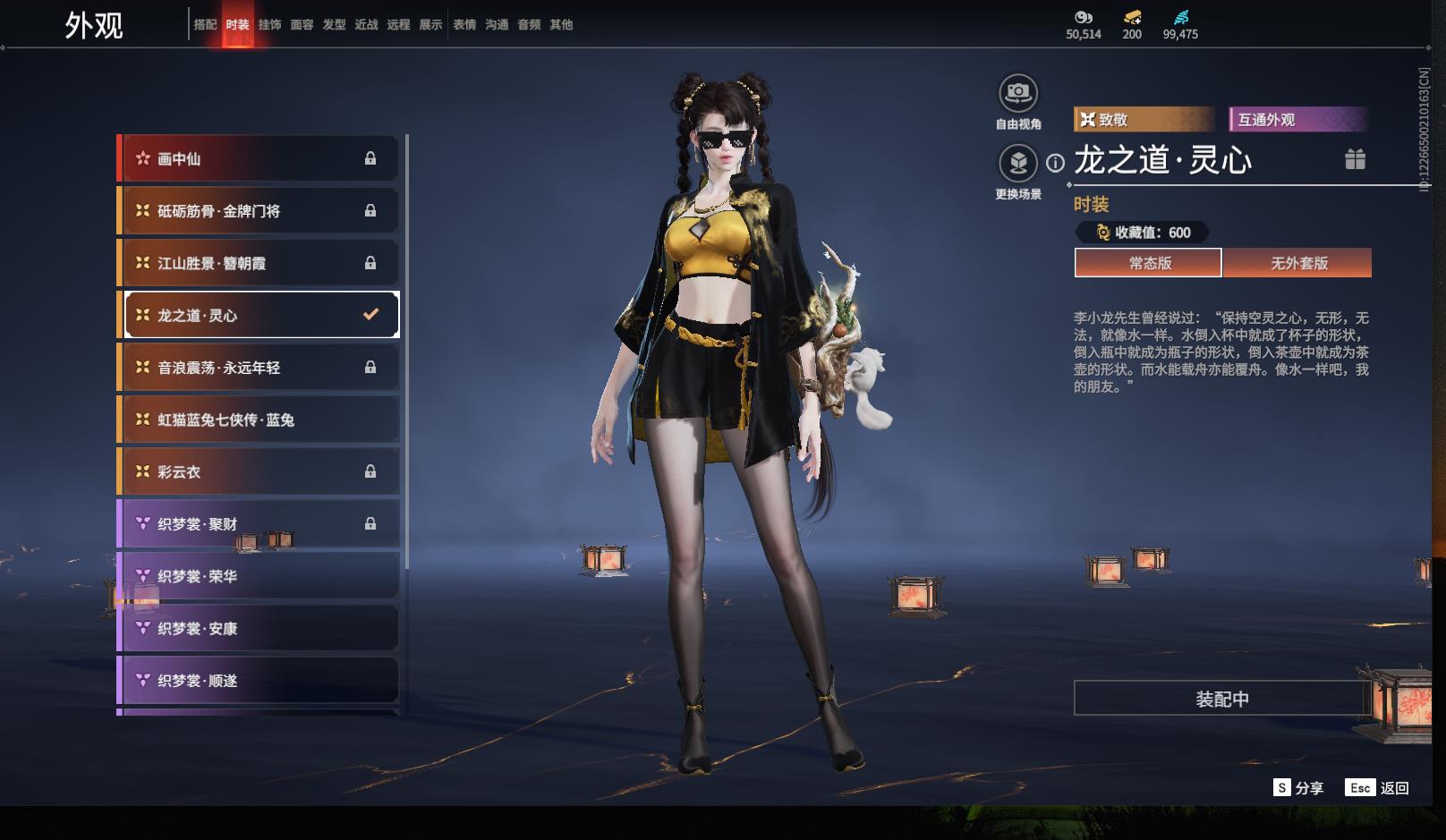Open the 表情 emote tab
The height and width of the screenshot is (840, 1446).
tap(464, 25)
